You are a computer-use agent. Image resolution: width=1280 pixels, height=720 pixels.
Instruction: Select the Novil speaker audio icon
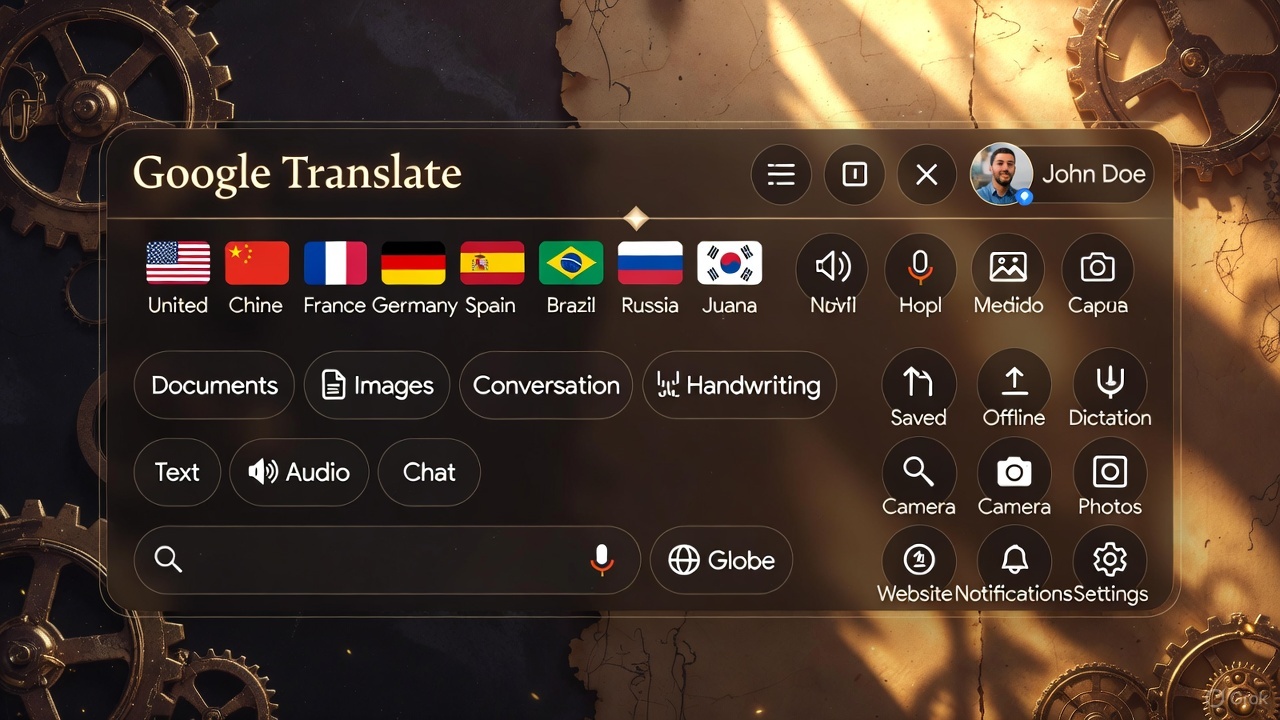[831, 267]
